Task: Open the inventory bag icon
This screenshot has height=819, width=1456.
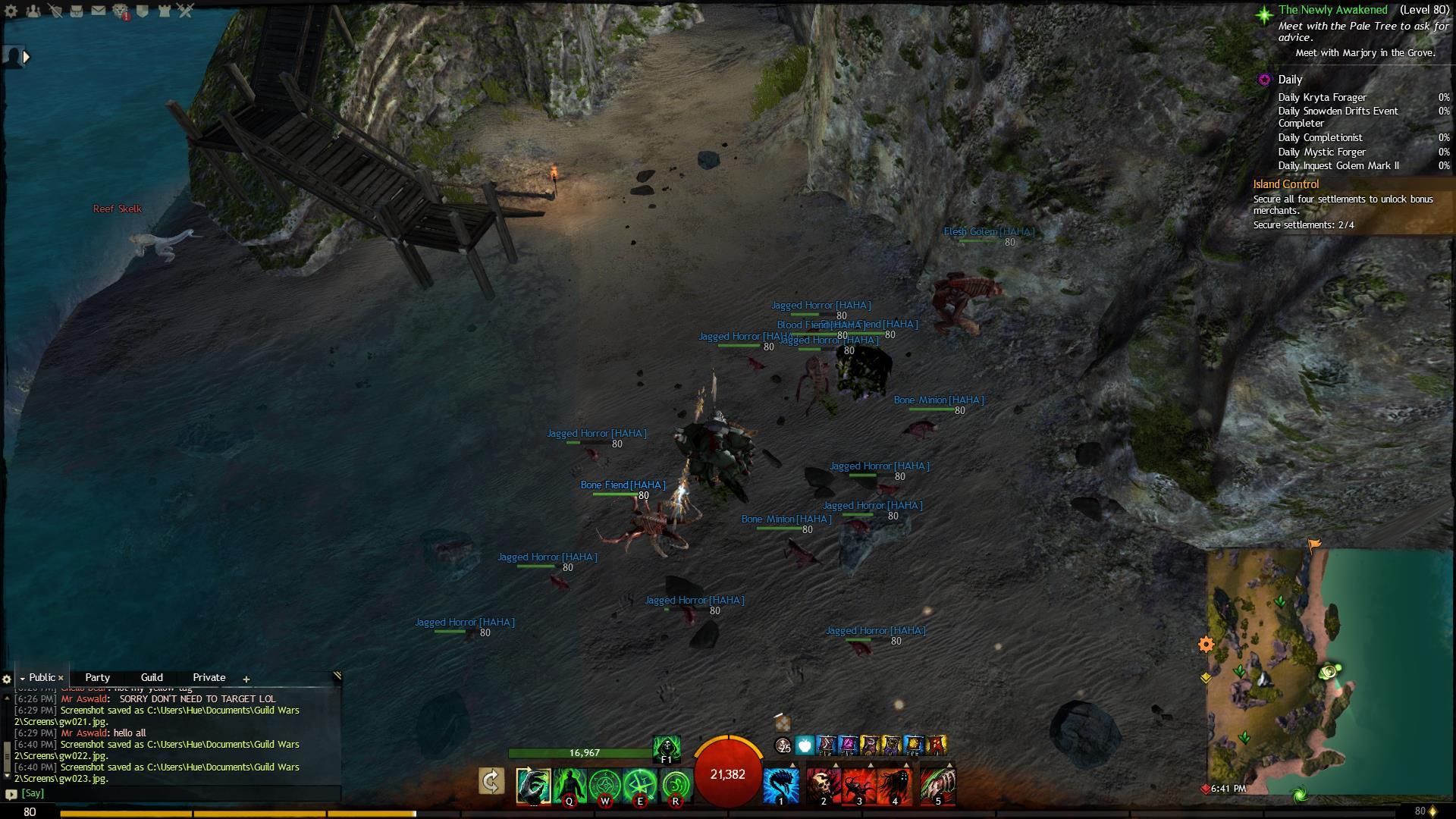Action: point(76,11)
